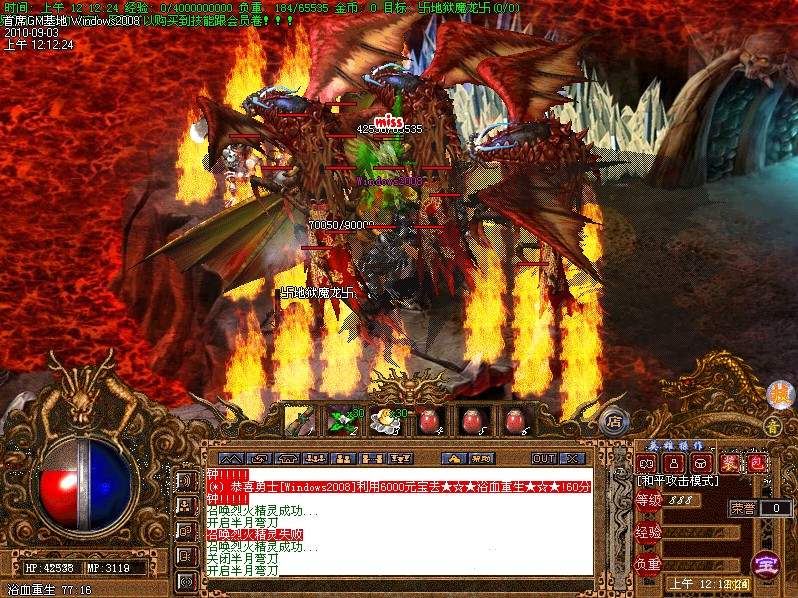Change the 和平攻击模式 attack mode

point(678,481)
